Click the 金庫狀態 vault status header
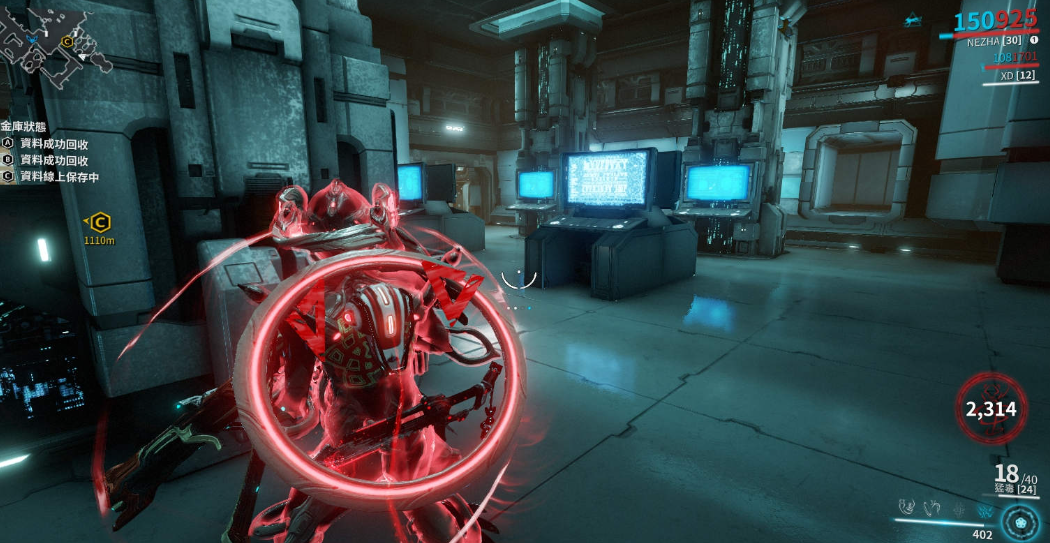Screen dimensions: 1050x543 pos(23,127)
